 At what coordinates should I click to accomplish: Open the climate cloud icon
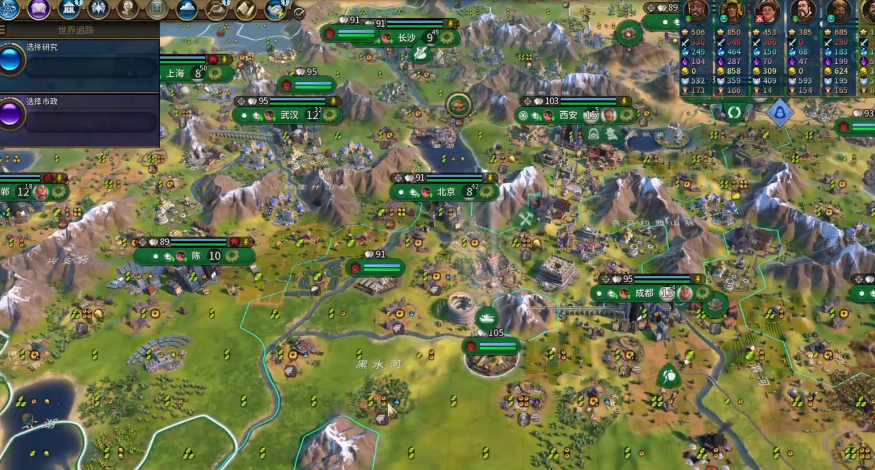click(187, 9)
